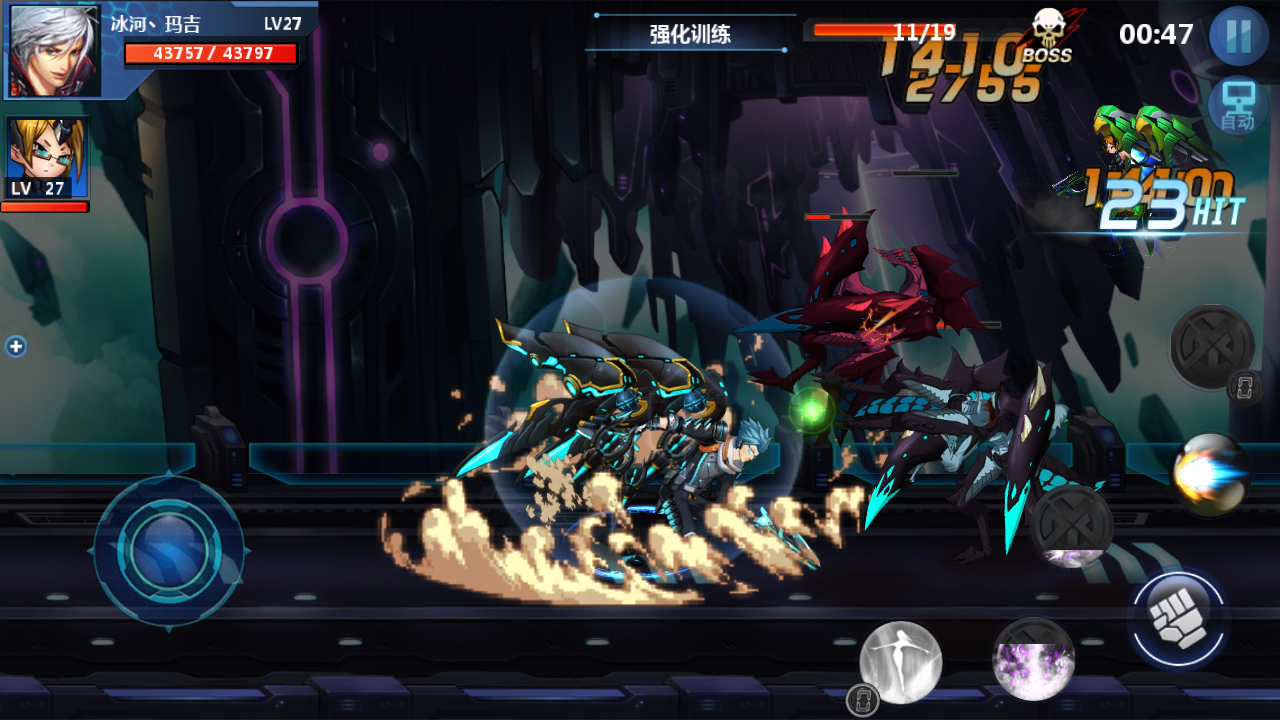This screenshot has width=1280, height=720.
Task: Use the white dancer silhouette skill
Action: pos(900,661)
